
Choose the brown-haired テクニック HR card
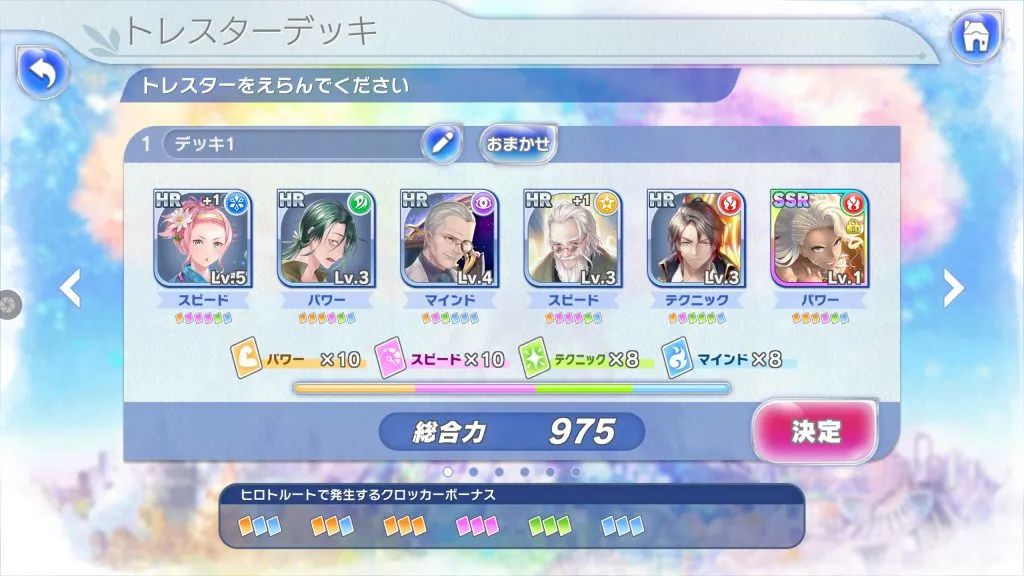[x=697, y=239]
